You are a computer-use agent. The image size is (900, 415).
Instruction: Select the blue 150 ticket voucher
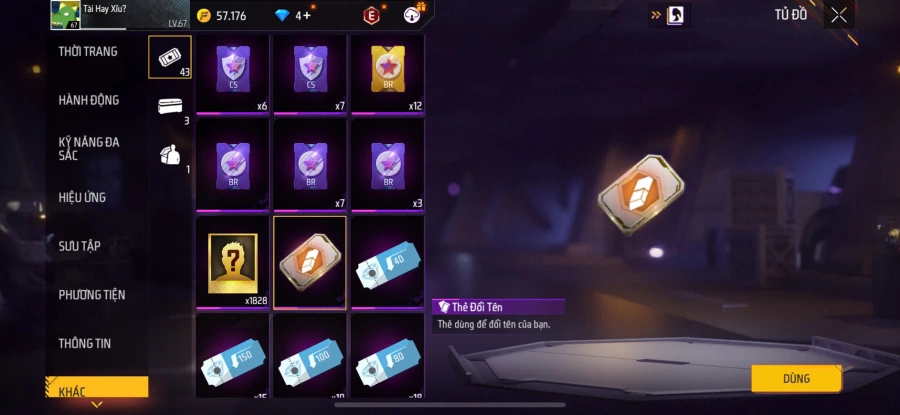(x=232, y=356)
